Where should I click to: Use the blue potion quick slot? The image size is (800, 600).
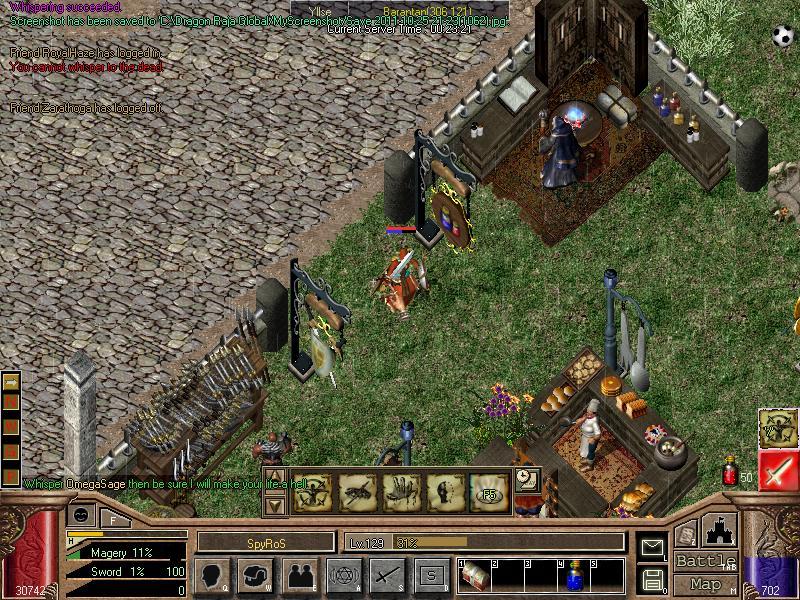577,576
